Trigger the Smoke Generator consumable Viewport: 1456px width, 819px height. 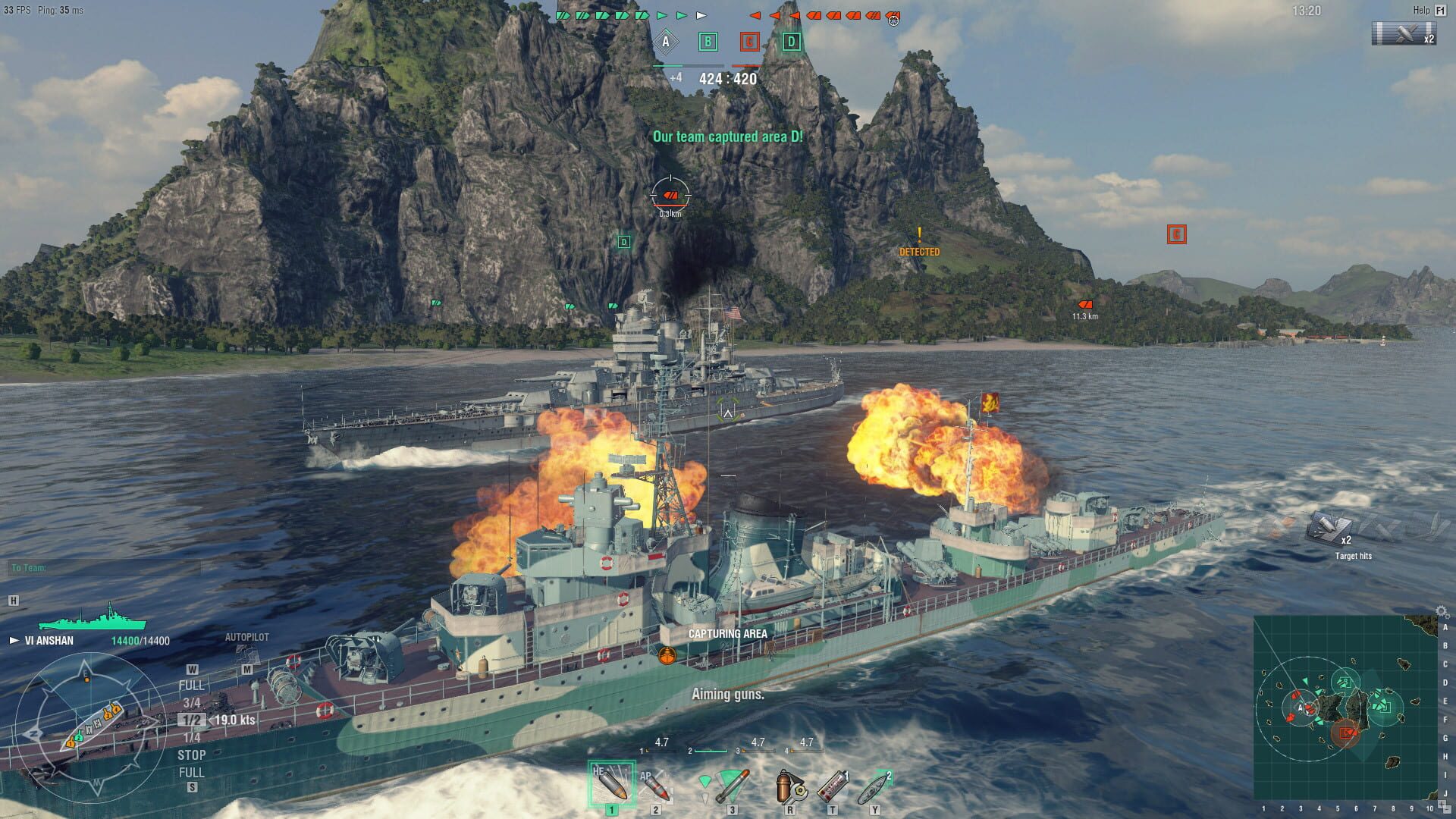click(x=833, y=785)
